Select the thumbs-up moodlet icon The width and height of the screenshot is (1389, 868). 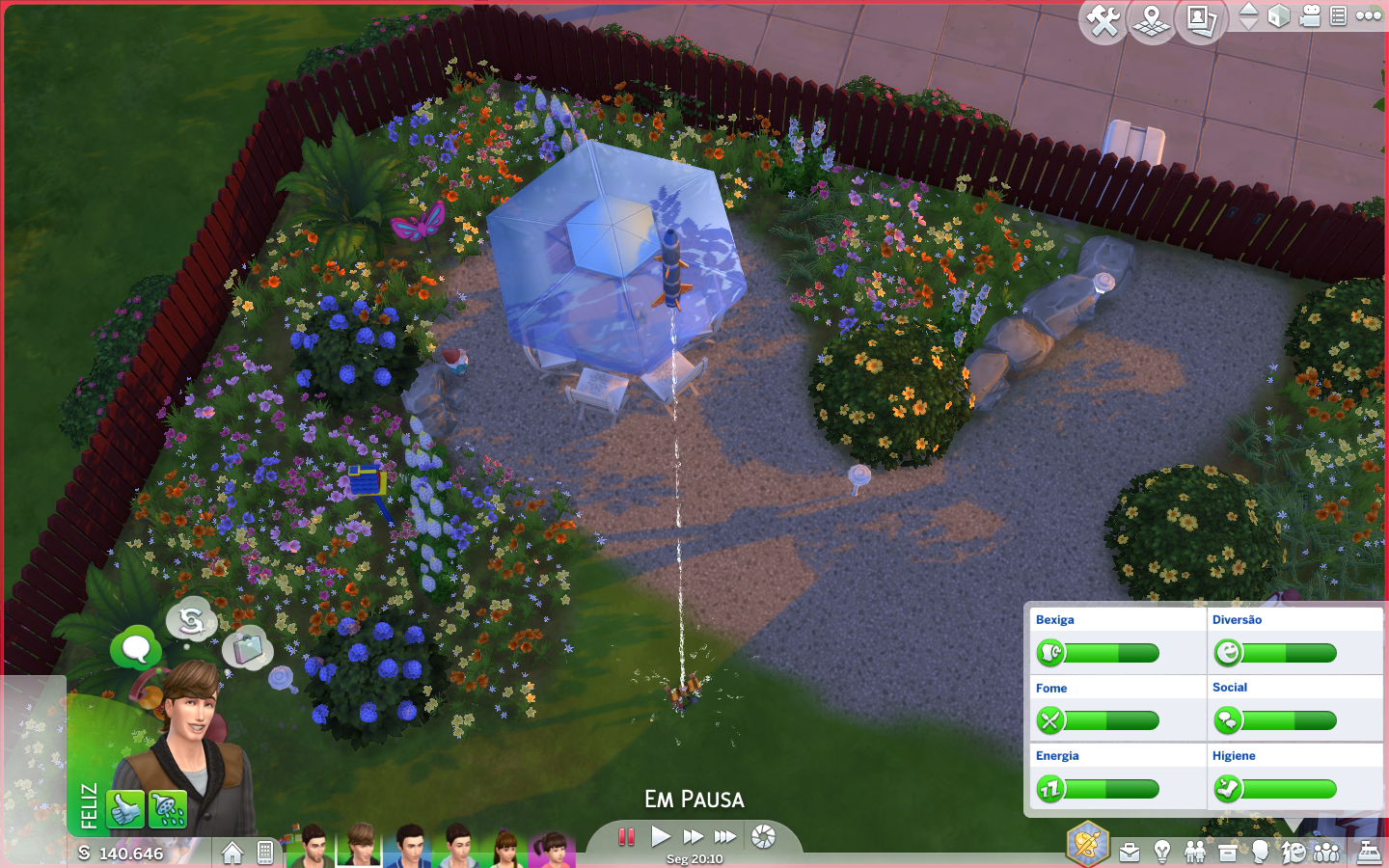[125, 810]
